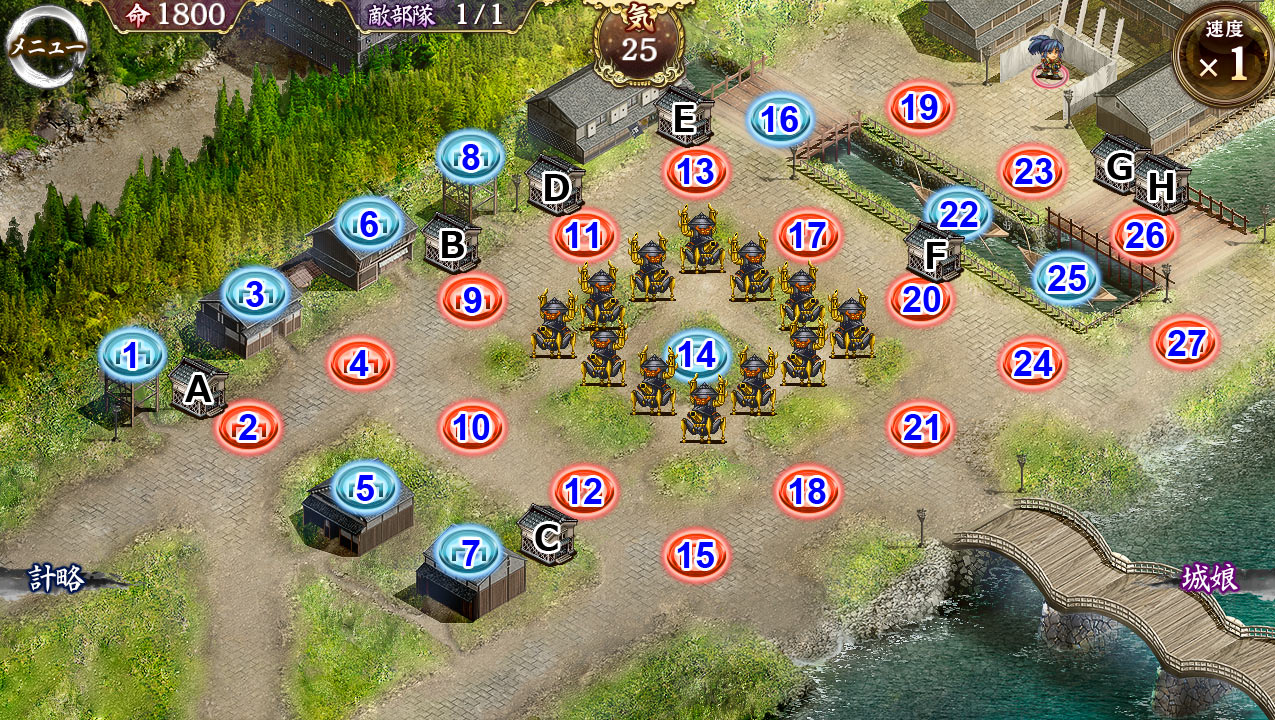Viewport: 1275px width, 720px height.
Task: Select blue placement slot 14
Action: click(697, 355)
